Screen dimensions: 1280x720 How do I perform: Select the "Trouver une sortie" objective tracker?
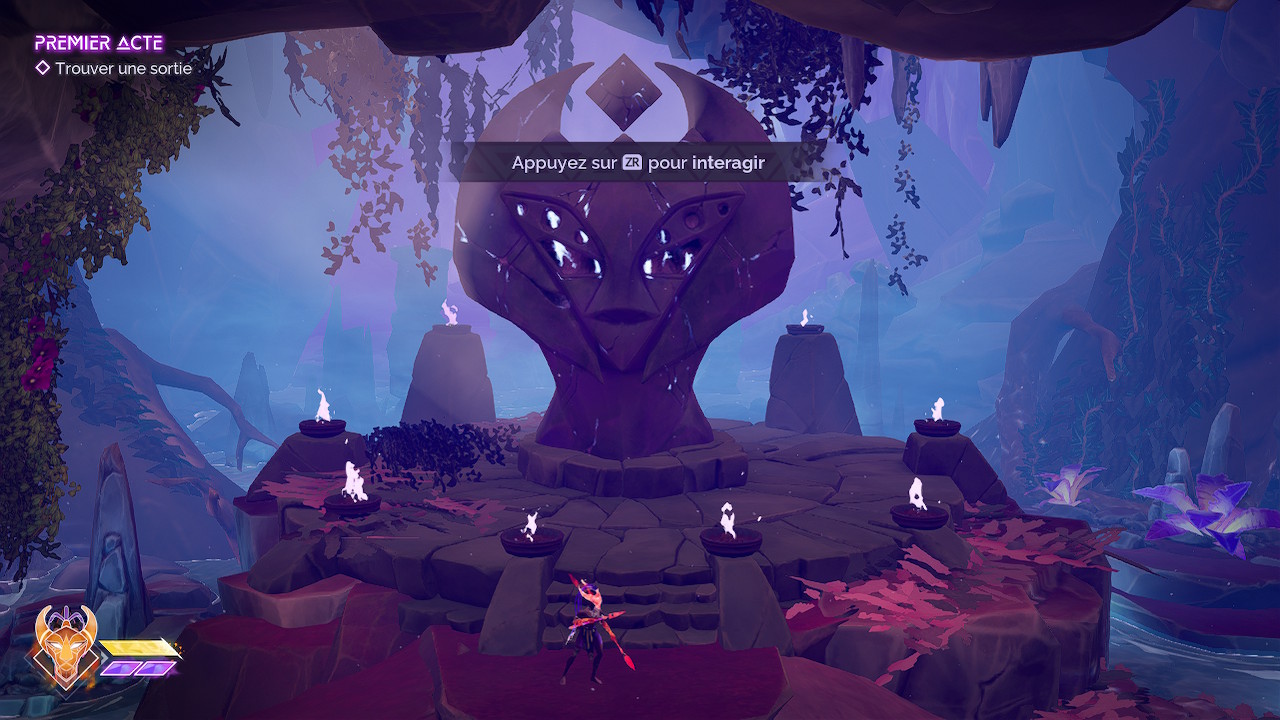pos(122,69)
